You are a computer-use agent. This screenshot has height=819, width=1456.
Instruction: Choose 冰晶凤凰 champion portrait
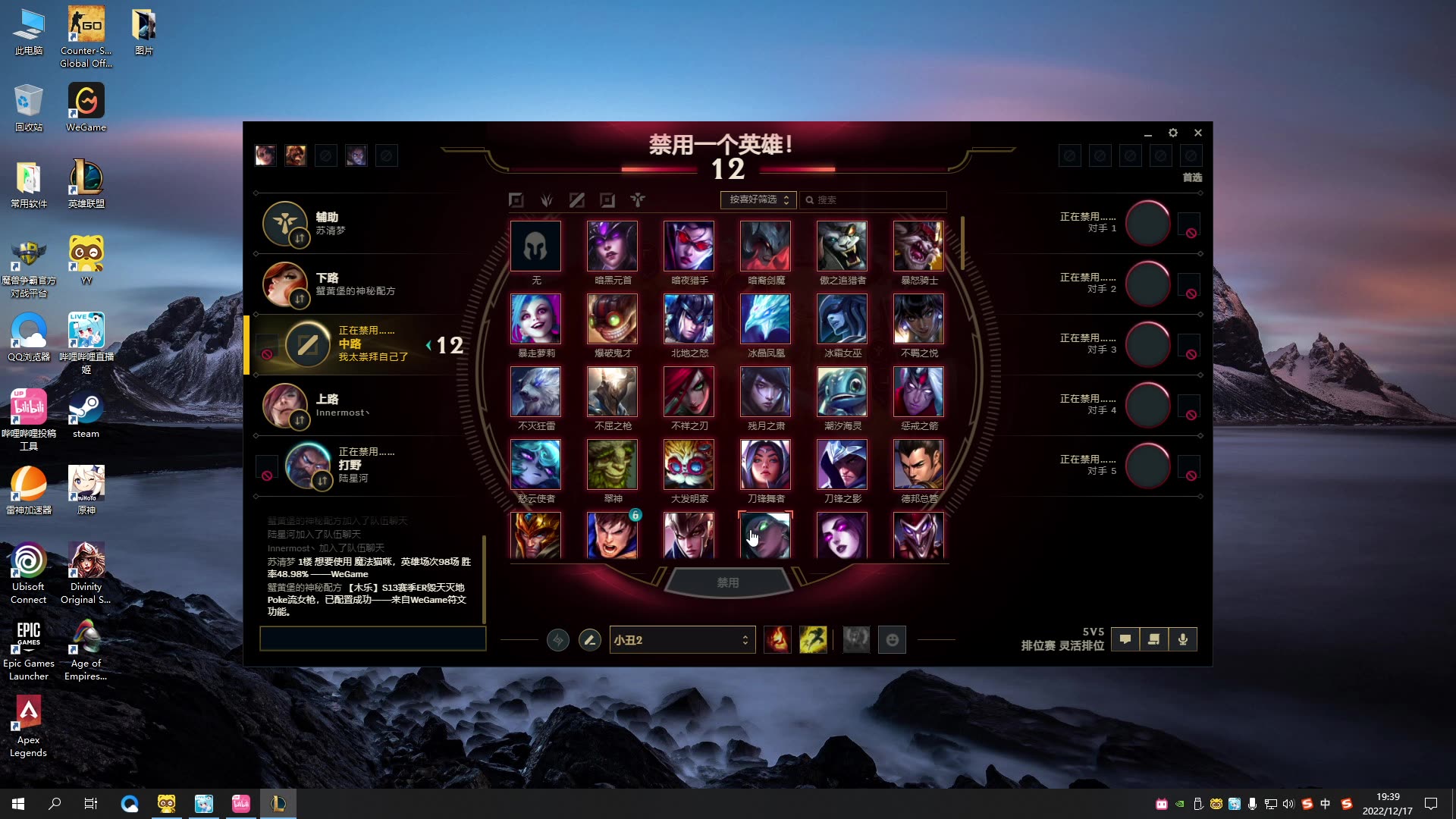pos(765,319)
